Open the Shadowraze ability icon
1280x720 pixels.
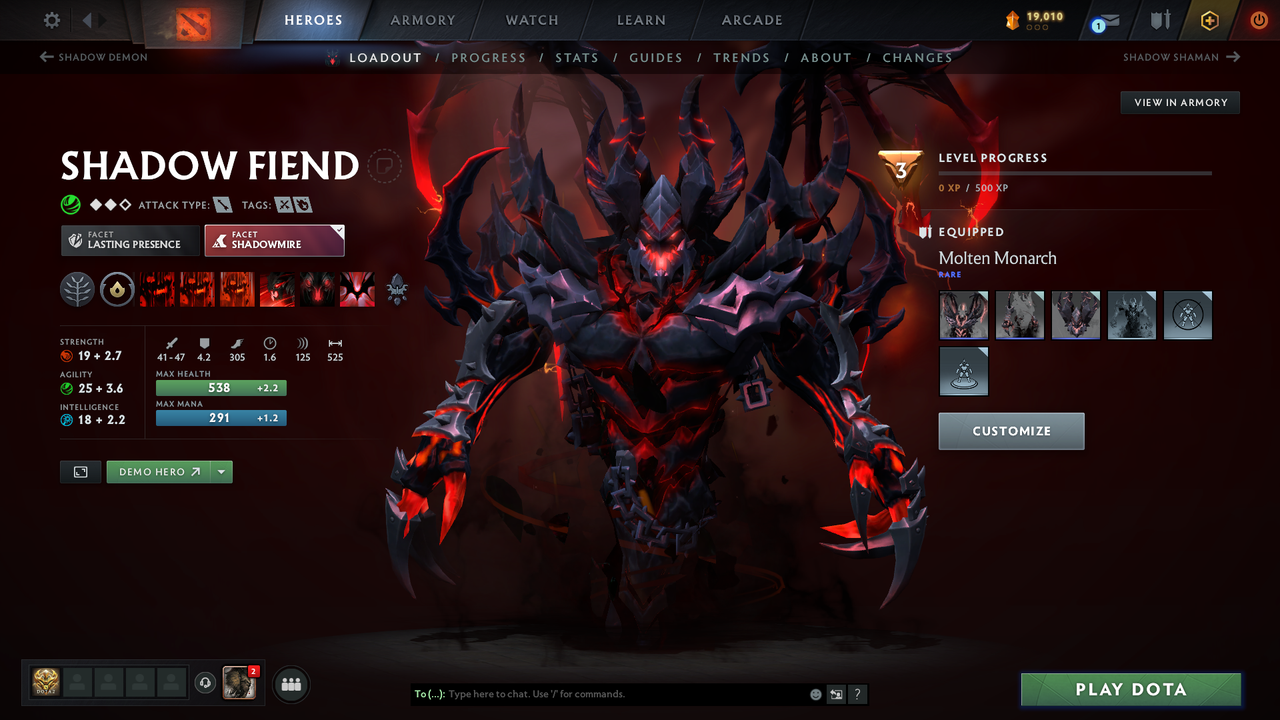tap(156, 289)
